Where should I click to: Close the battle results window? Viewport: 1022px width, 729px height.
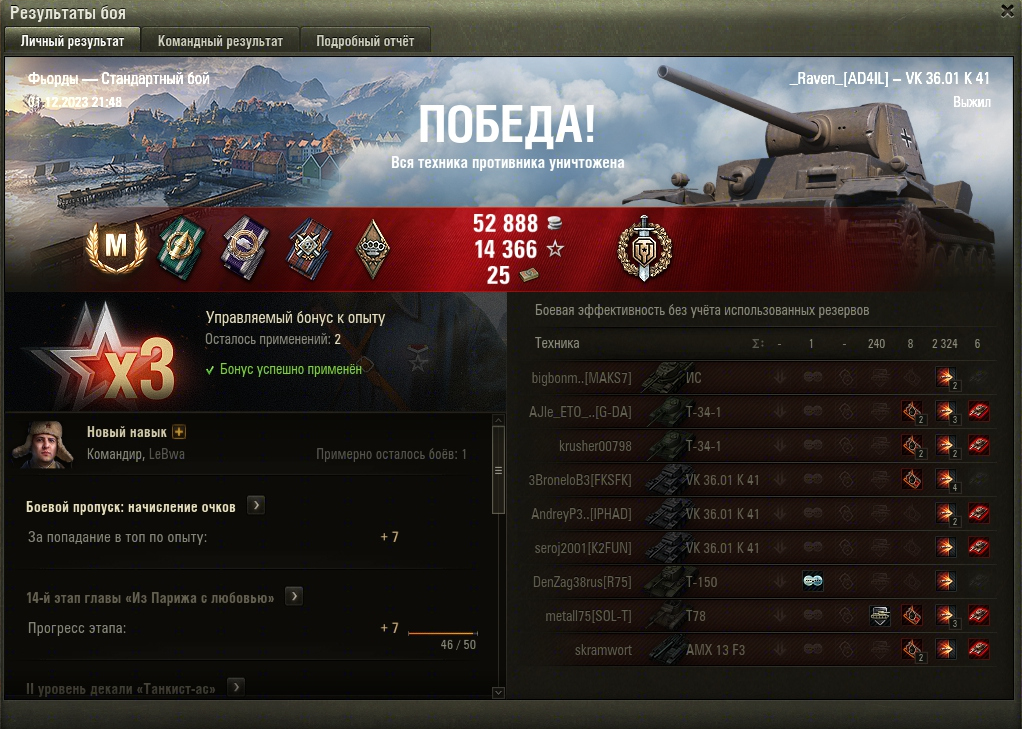(x=1007, y=10)
